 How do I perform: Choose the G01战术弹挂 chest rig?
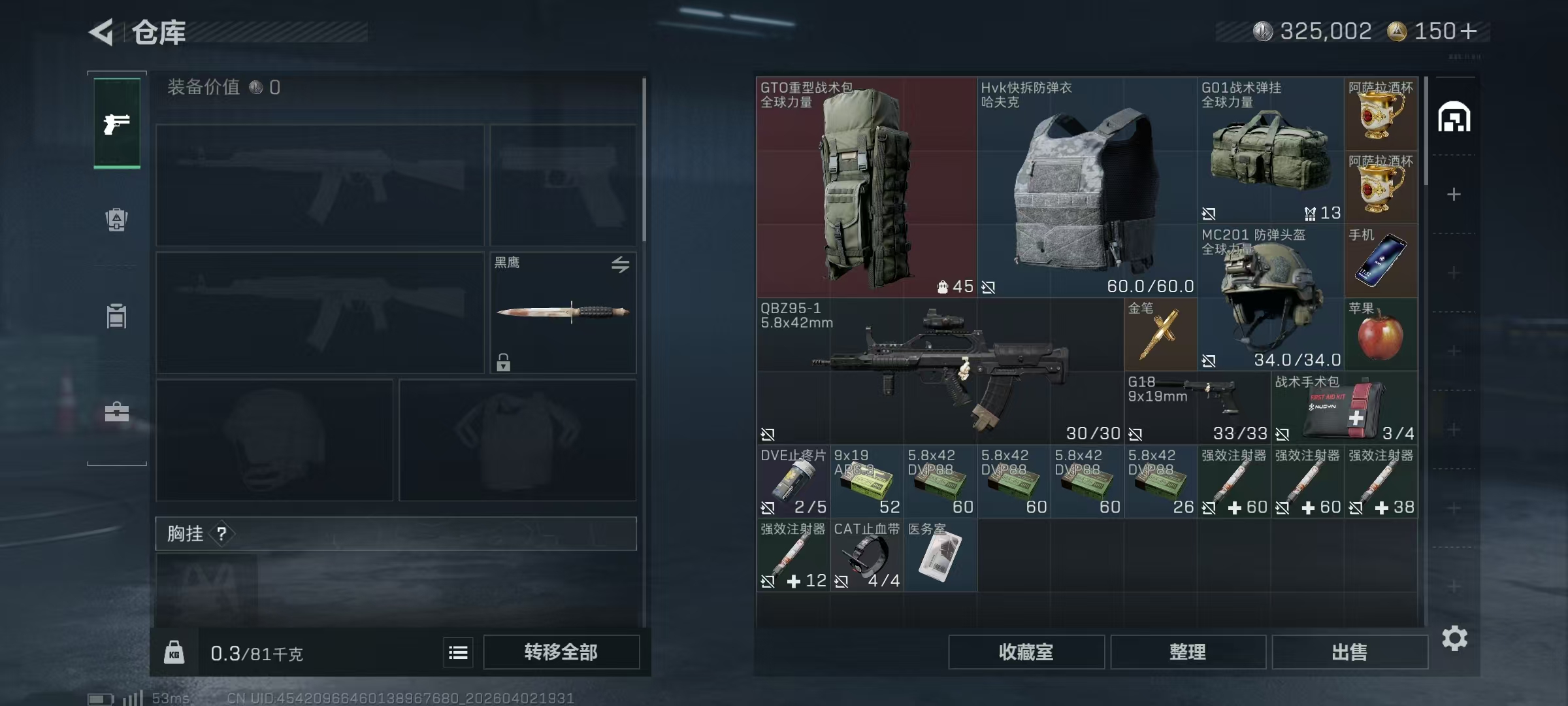(x=1270, y=150)
